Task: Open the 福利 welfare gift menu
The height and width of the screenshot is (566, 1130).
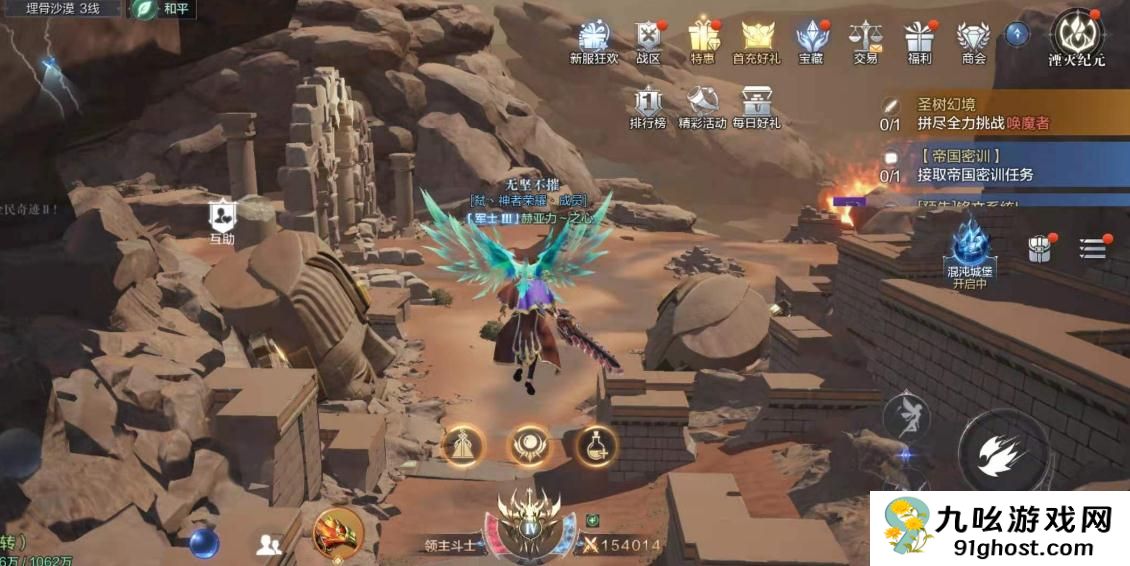Action: pos(919,38)
